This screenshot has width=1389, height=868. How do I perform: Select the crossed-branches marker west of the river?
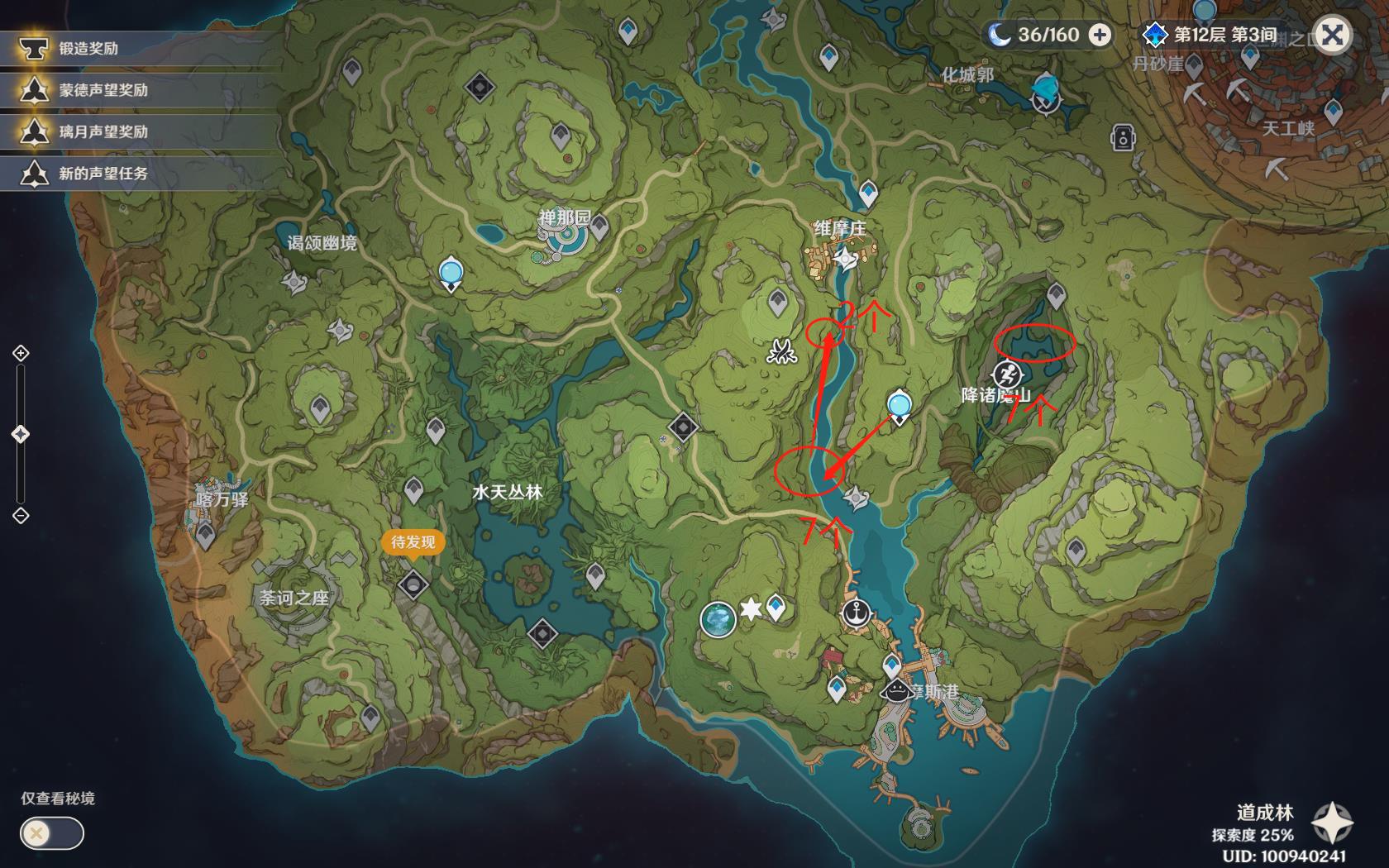coord(780,352)
